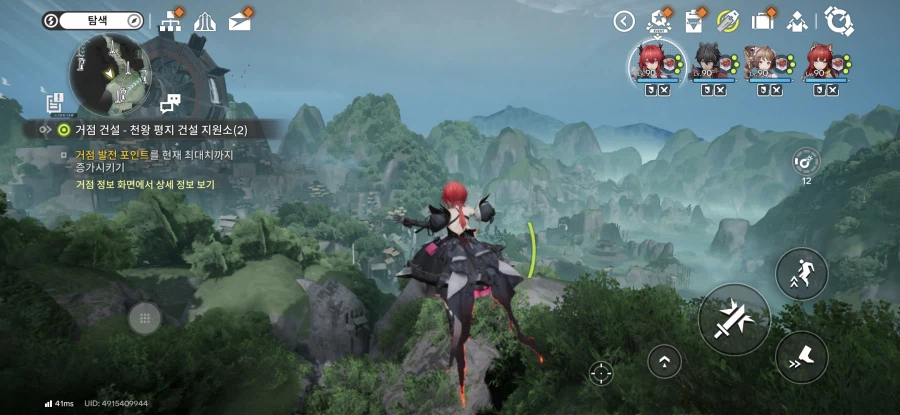Image resolution: width=900 pixels, height=415 pixels.
Task: Open the hierarchy network icon menu
Action: 169,20
